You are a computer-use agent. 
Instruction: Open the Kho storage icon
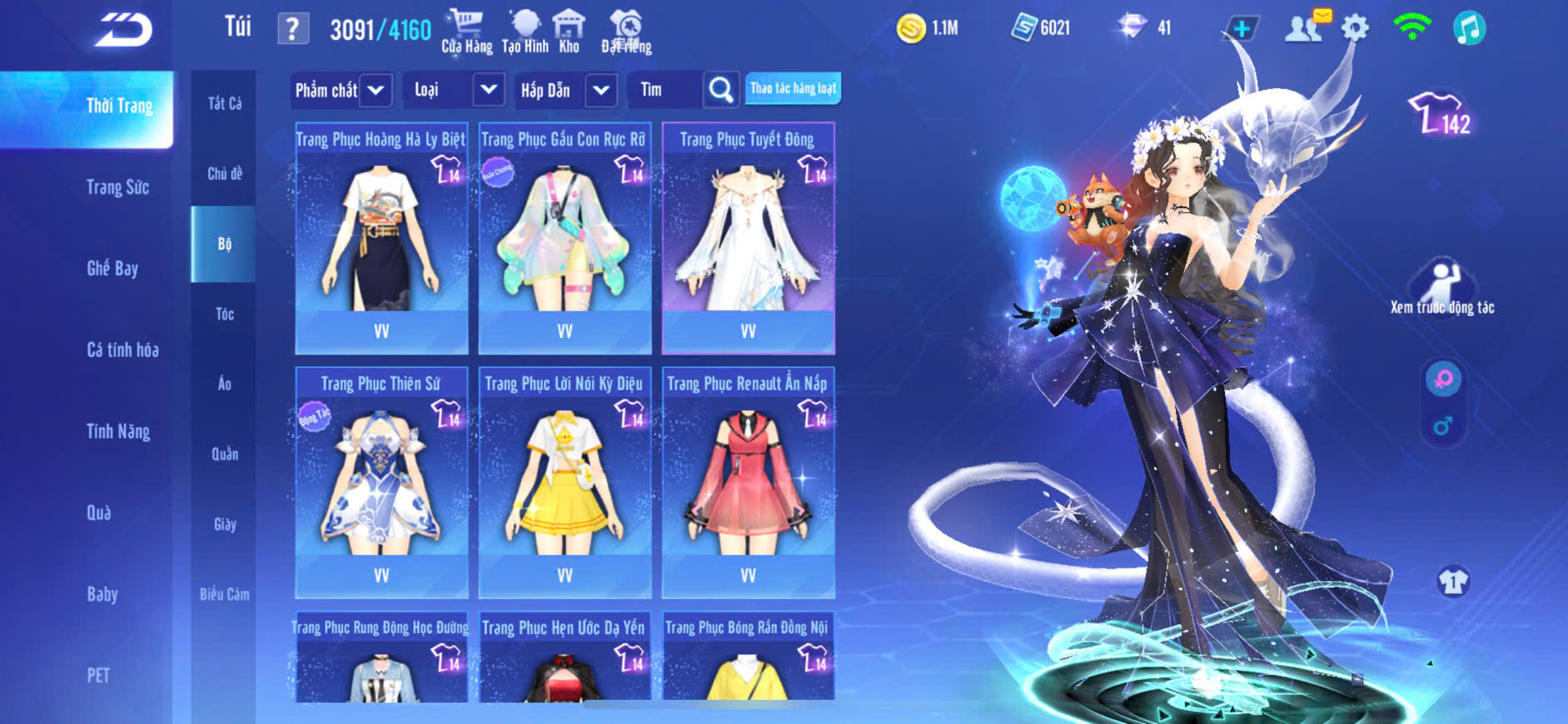[570, 32]
